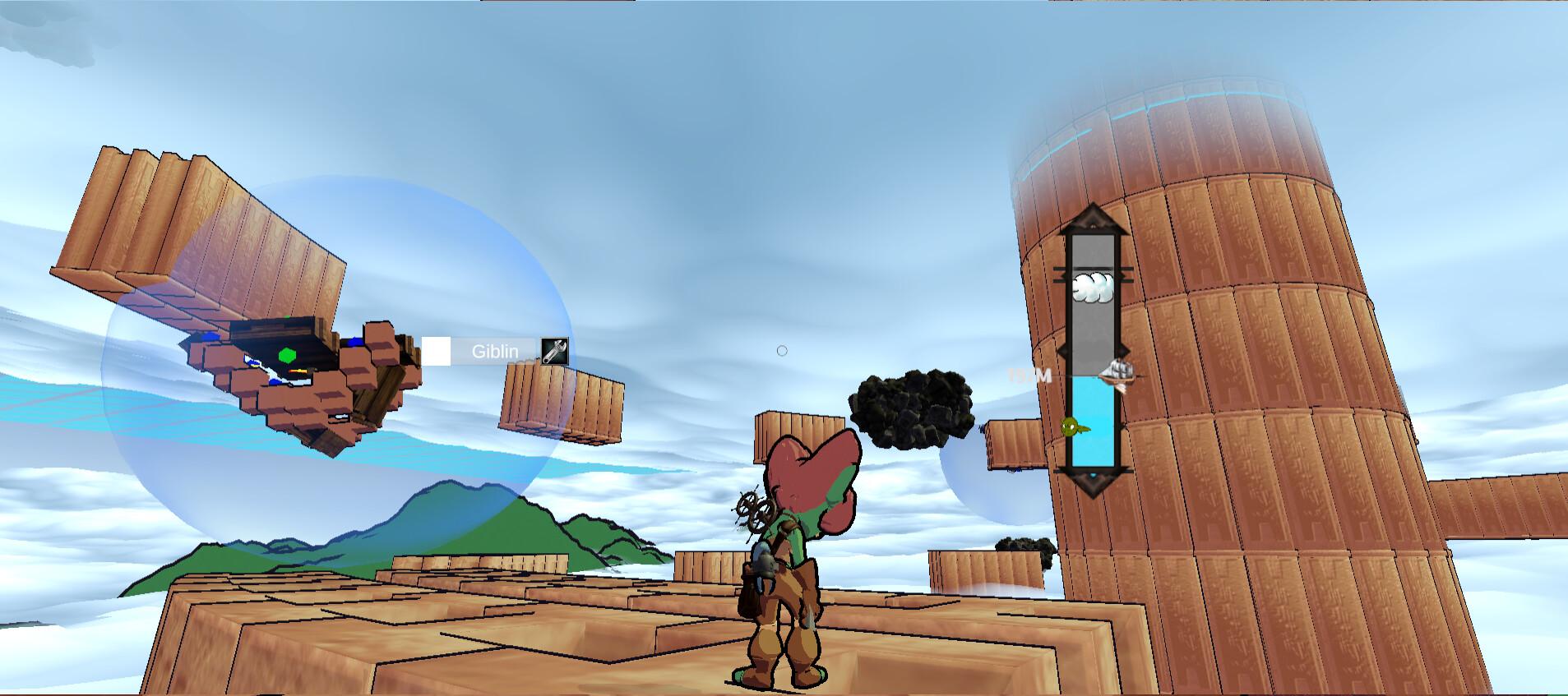Click the wrench icon next to Giblin
The height and width of the screenshot is (696, 1568).
pos(553,349)
